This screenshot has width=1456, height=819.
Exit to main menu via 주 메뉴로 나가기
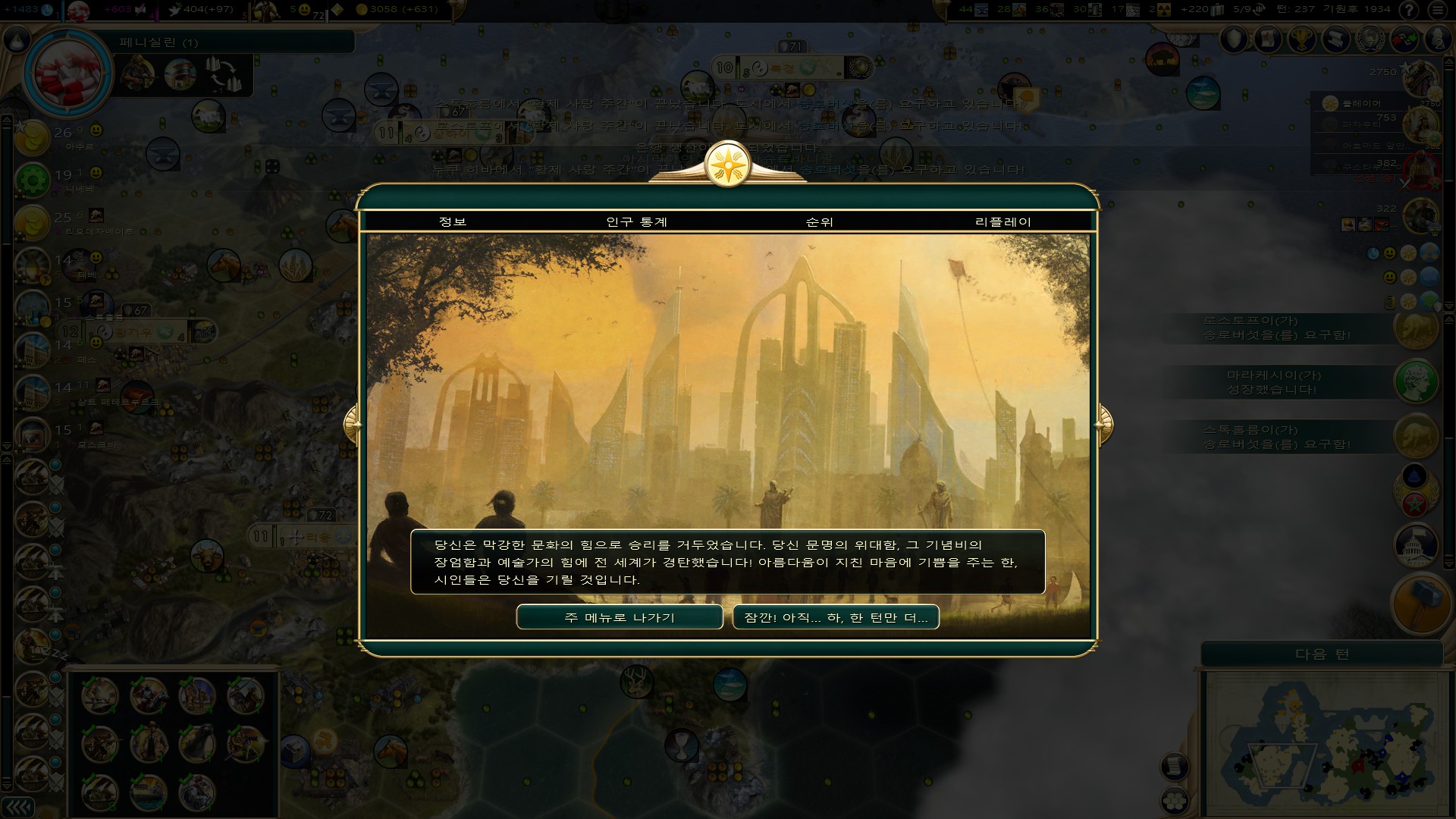619,617
